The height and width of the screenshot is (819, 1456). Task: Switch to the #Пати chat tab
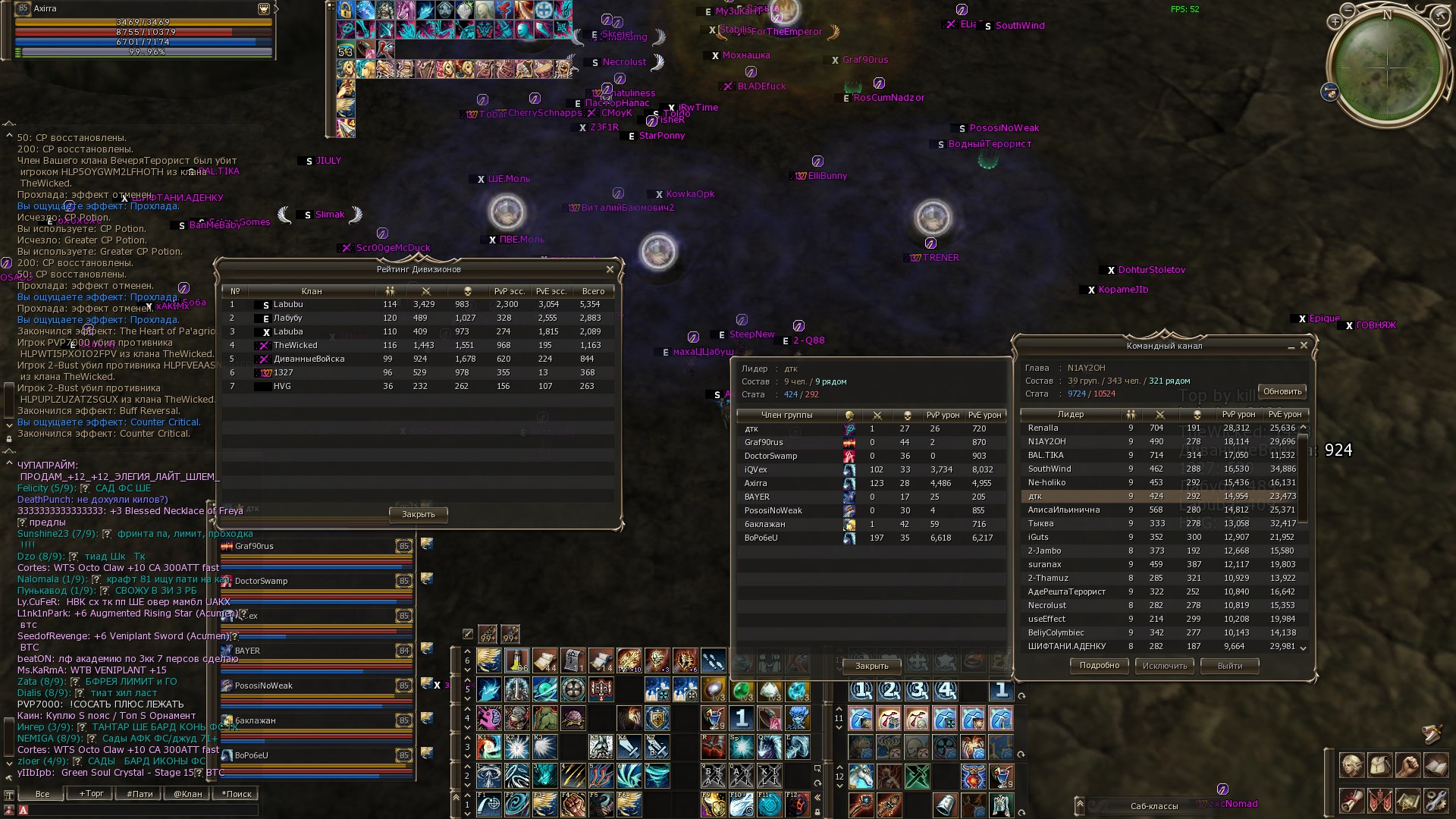tap(140, 794)
